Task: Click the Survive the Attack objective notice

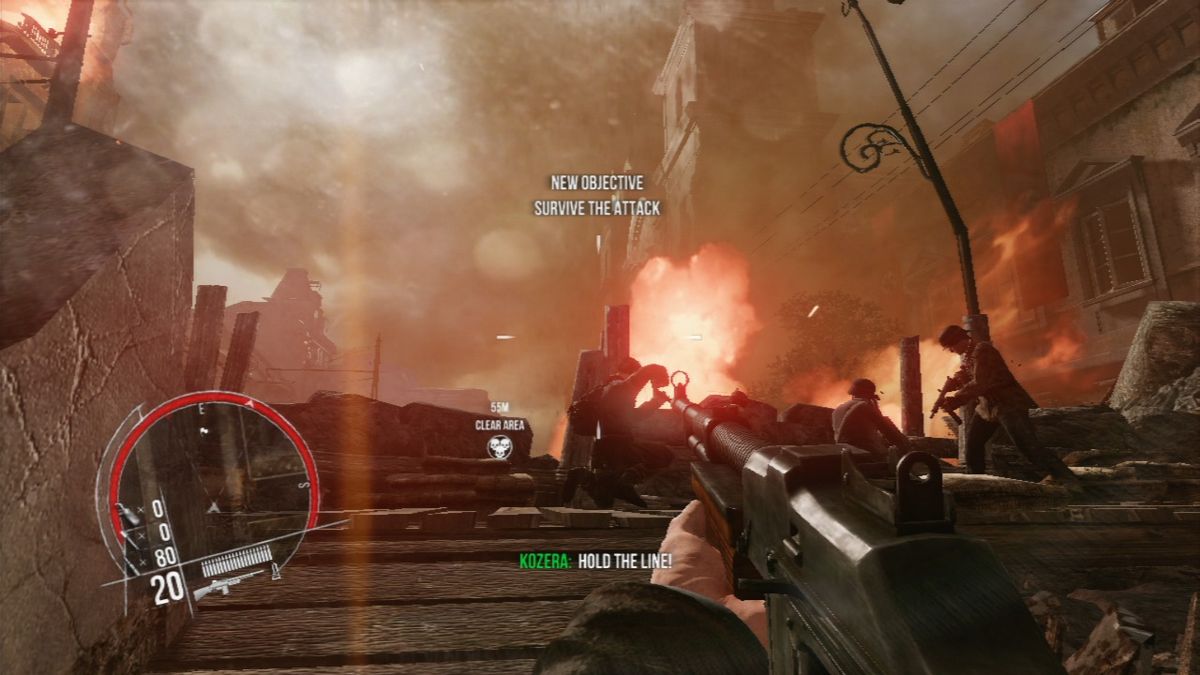Action: point(597,208)
